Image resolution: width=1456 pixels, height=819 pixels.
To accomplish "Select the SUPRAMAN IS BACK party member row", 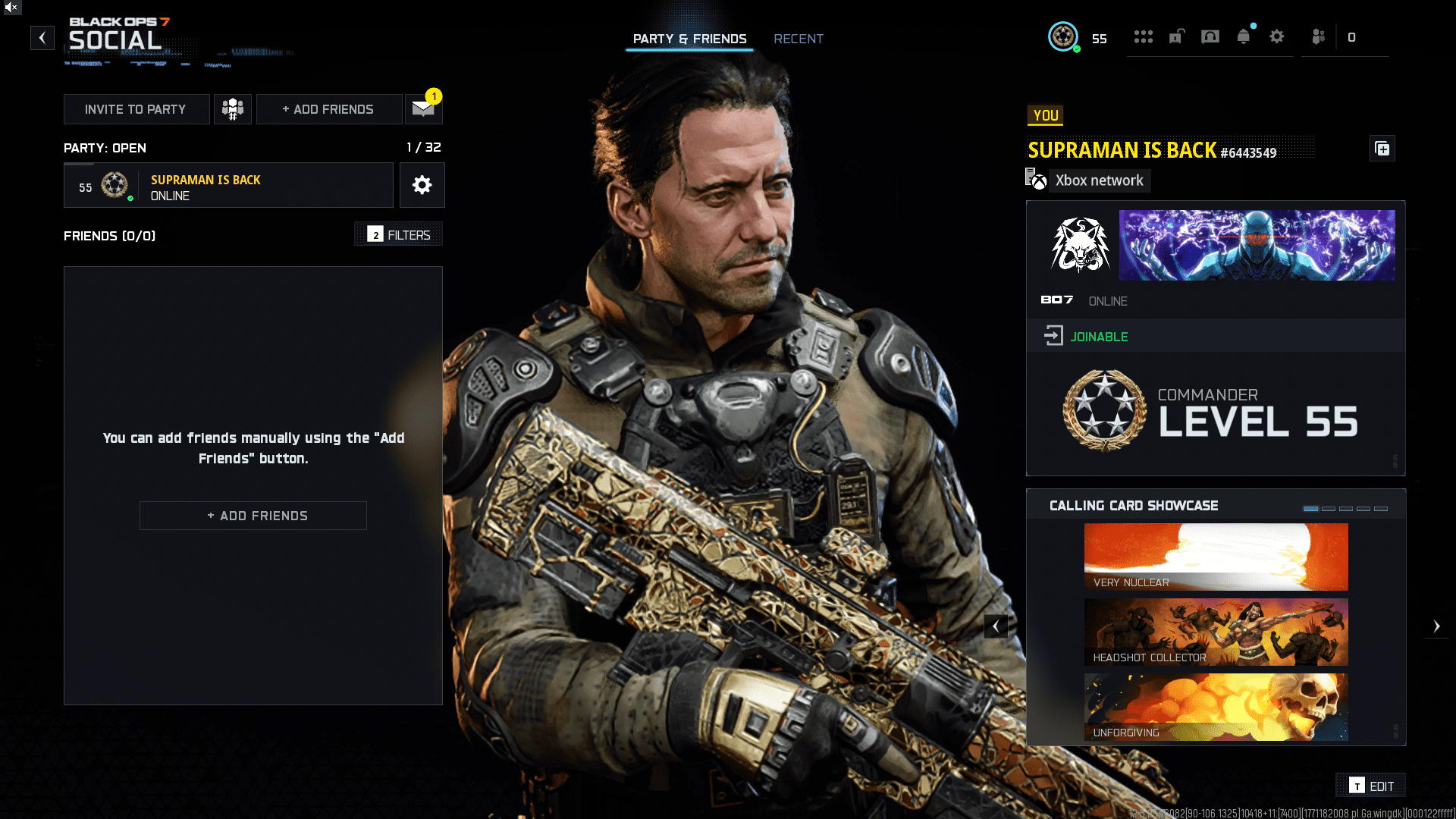I will point(228,186).
